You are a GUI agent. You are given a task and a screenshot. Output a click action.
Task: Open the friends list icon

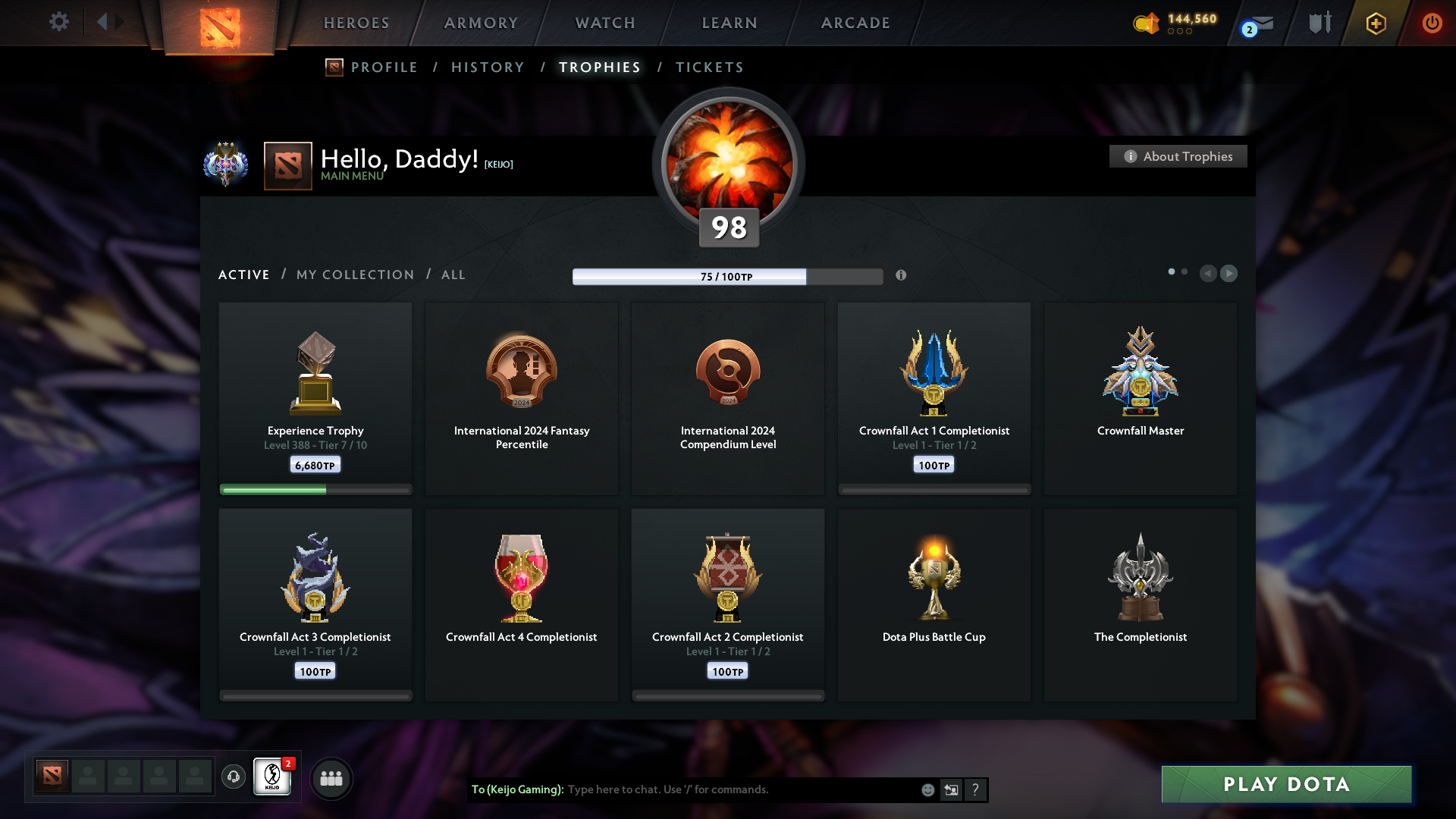331,777
